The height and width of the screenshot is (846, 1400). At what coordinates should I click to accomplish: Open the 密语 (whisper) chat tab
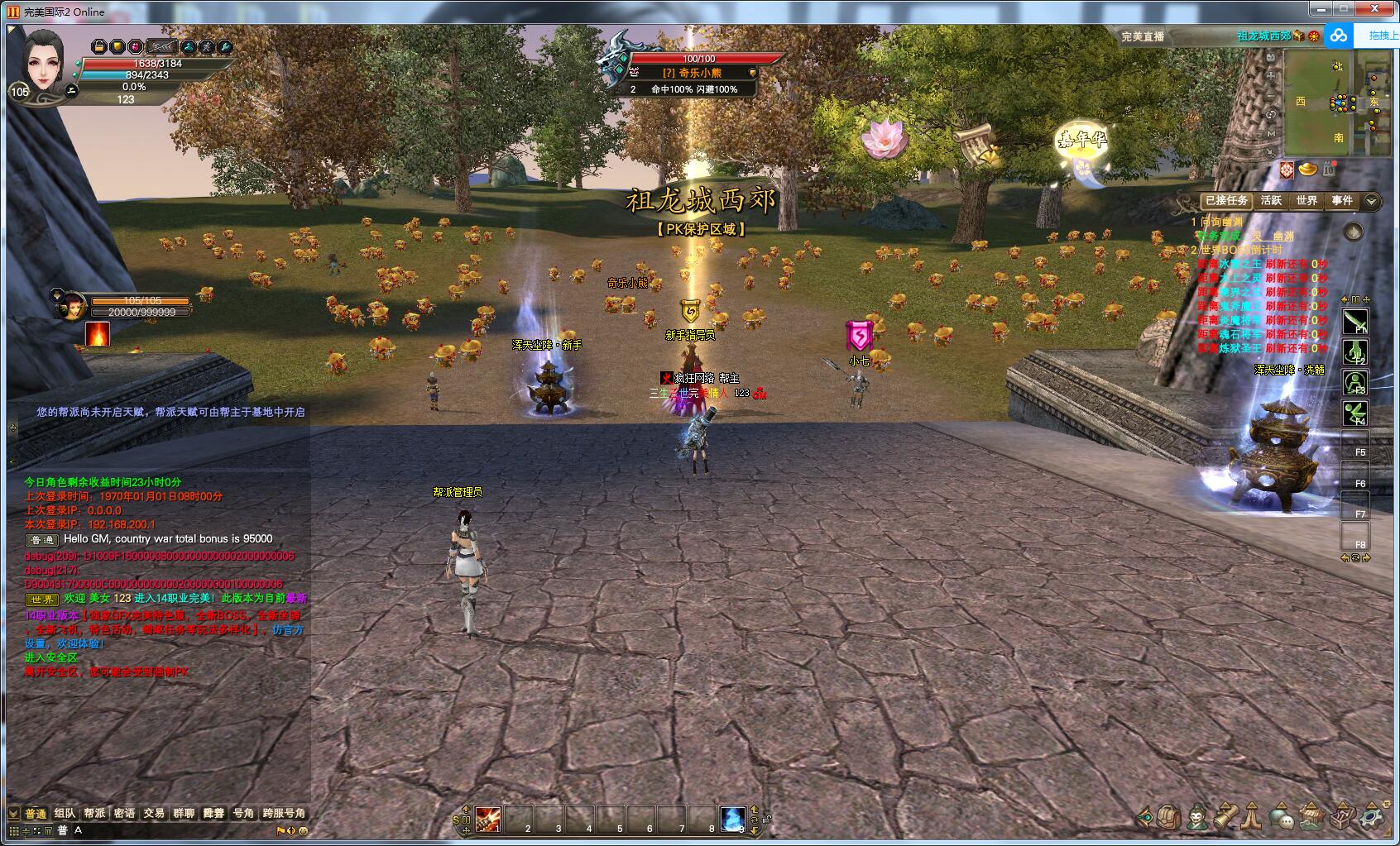tap(124, 813)
